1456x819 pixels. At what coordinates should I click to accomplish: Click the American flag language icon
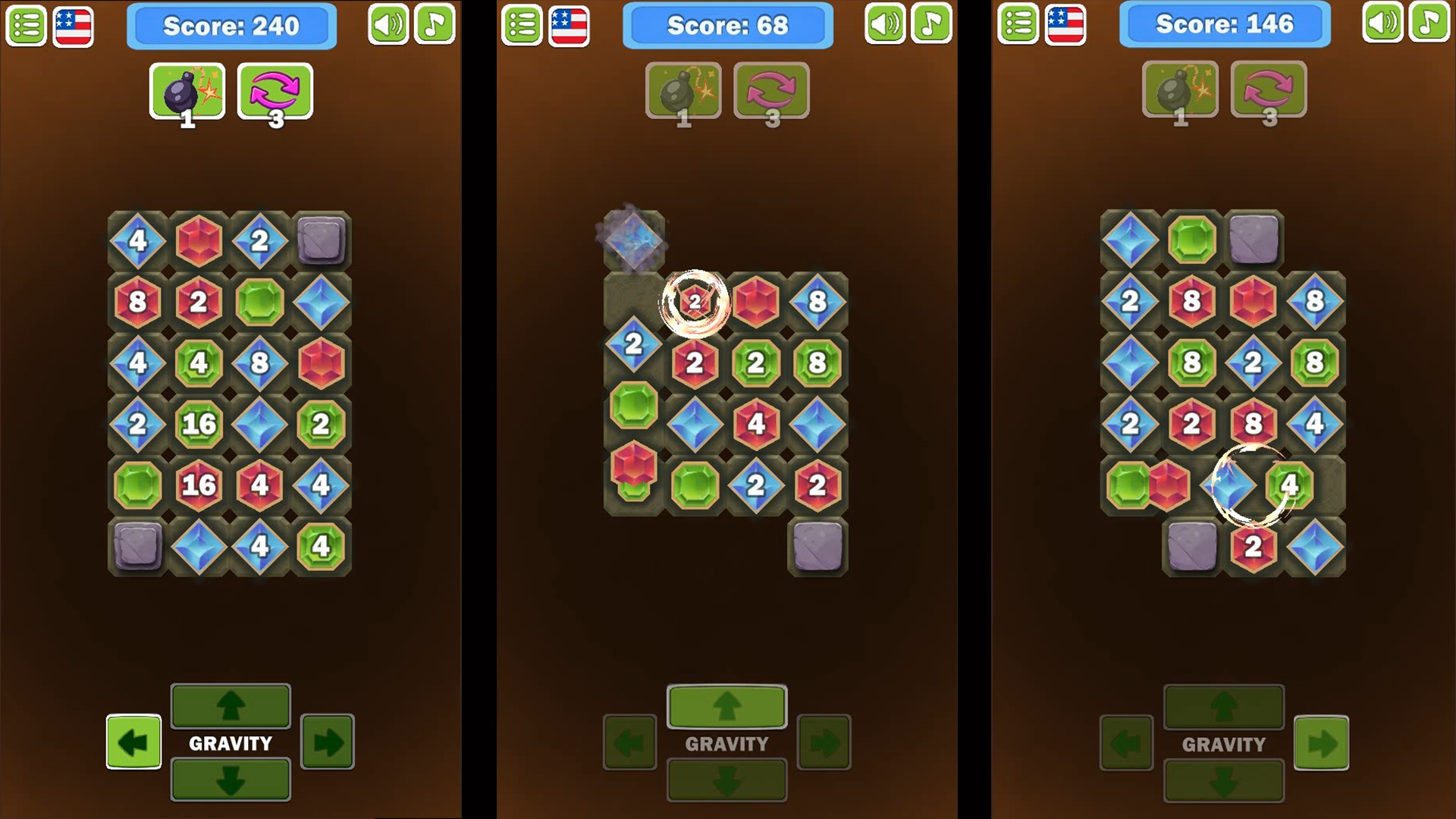coord(73,24)
